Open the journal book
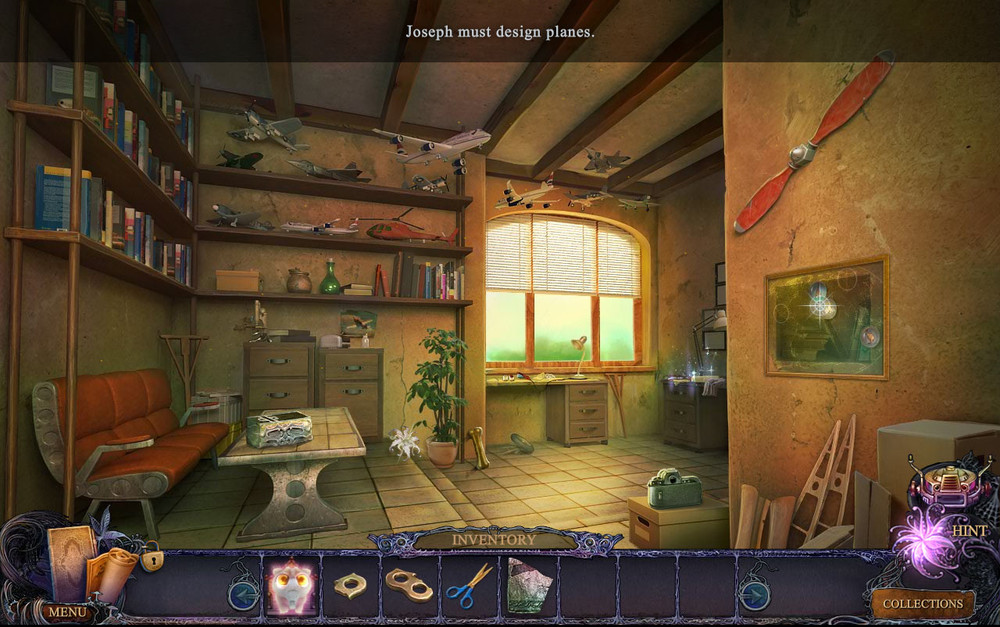 (x=69, y=562)
